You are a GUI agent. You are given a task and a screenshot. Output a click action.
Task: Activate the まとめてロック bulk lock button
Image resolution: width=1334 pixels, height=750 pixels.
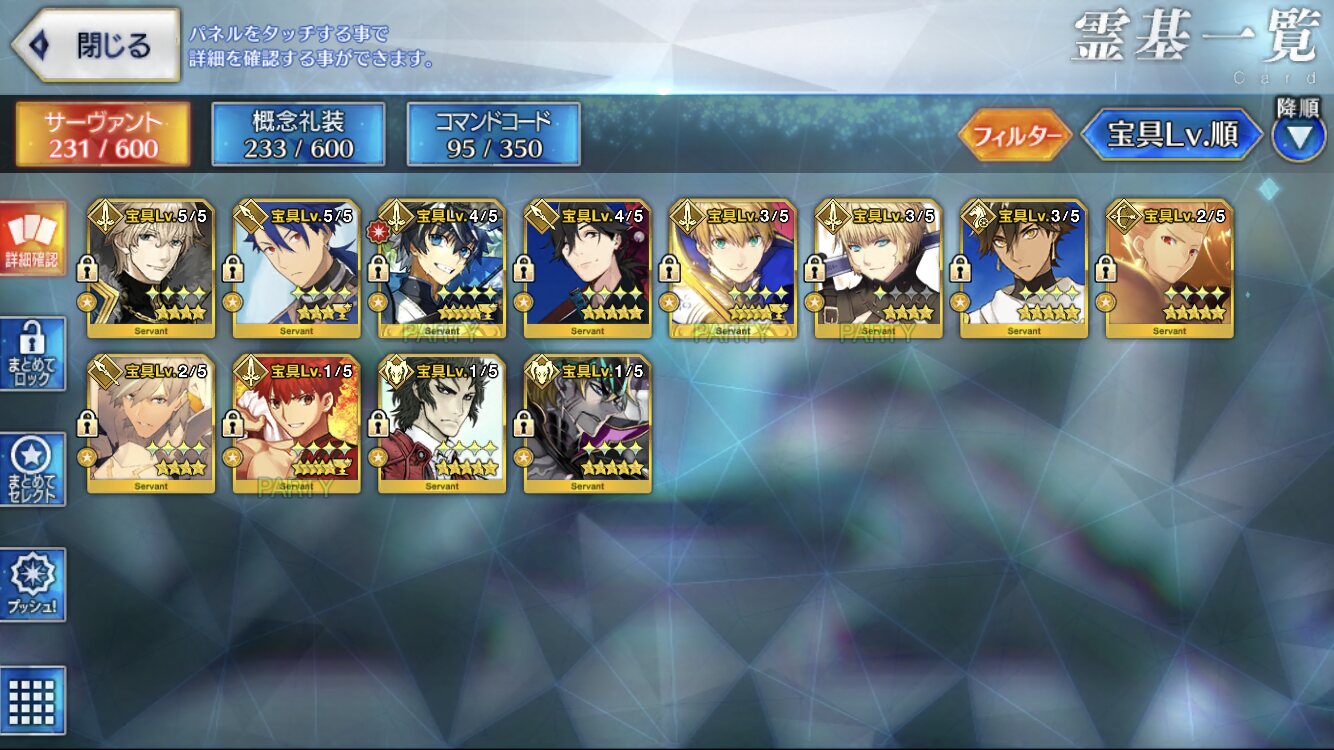[32, 353]
